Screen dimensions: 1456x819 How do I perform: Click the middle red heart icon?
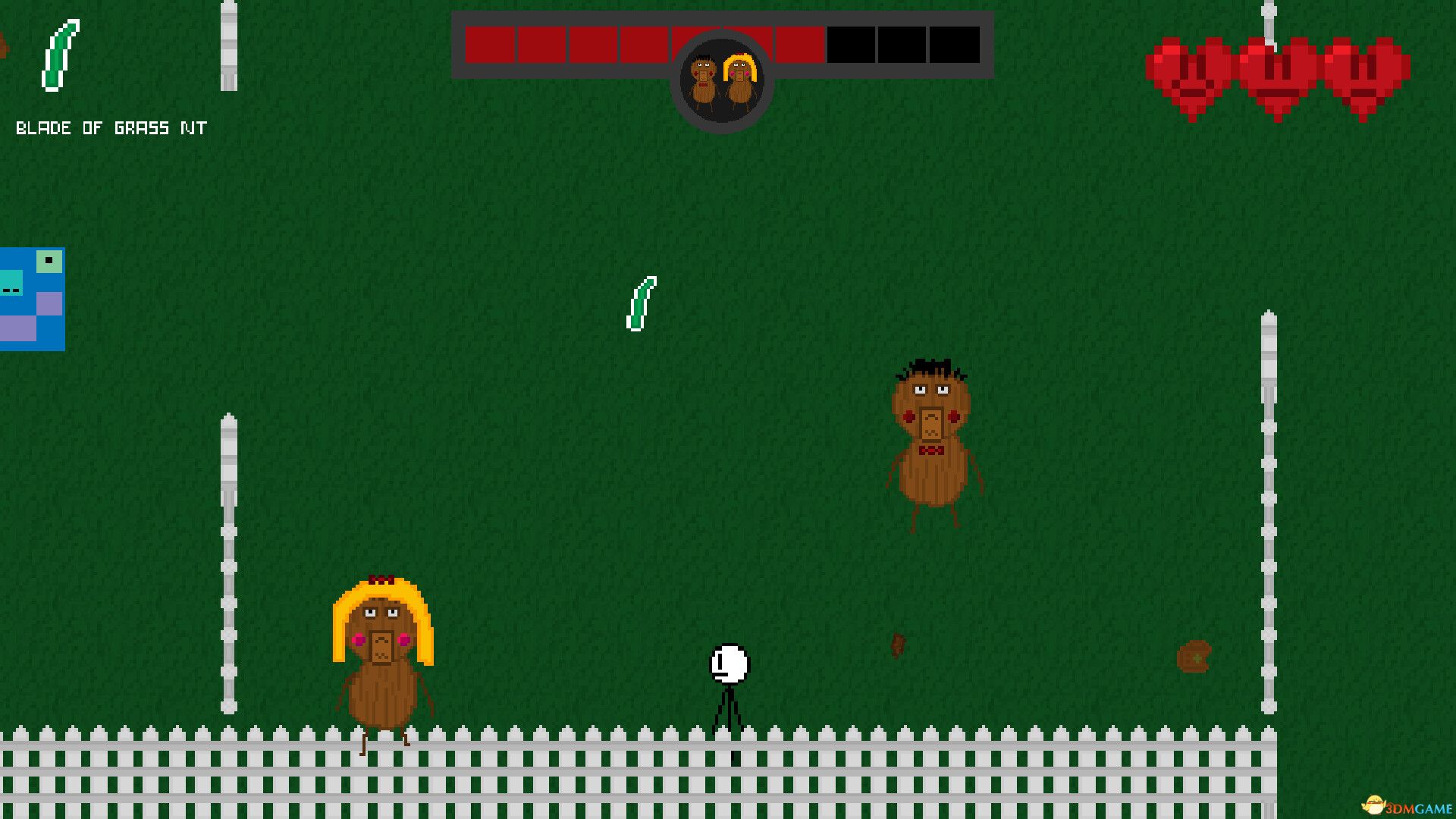1274,72
